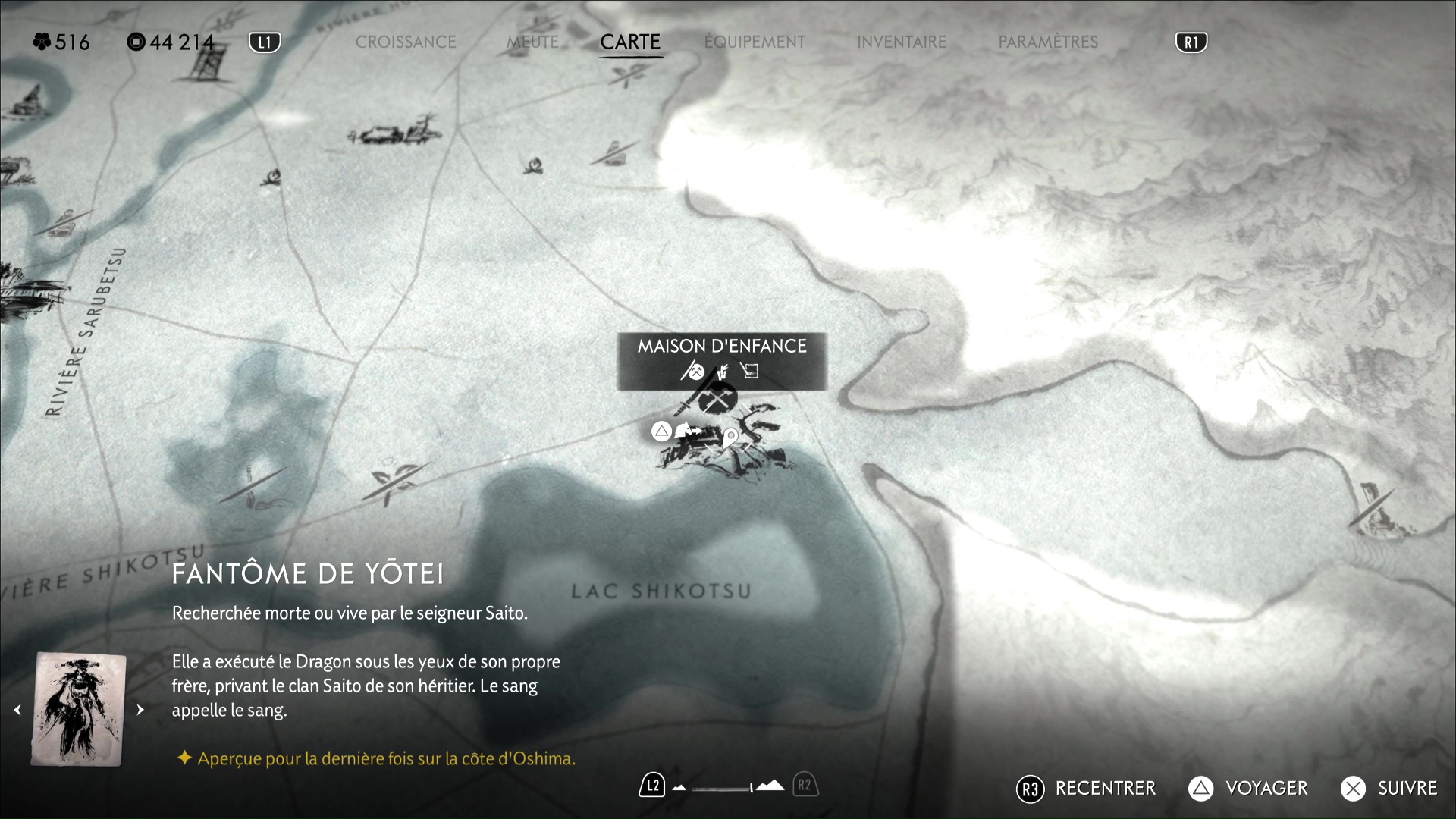The height and width of the screenshot is (819, 1456).
Task: Open the Inventaire tab
Action: pyautogui.click(x=902, y=42)
